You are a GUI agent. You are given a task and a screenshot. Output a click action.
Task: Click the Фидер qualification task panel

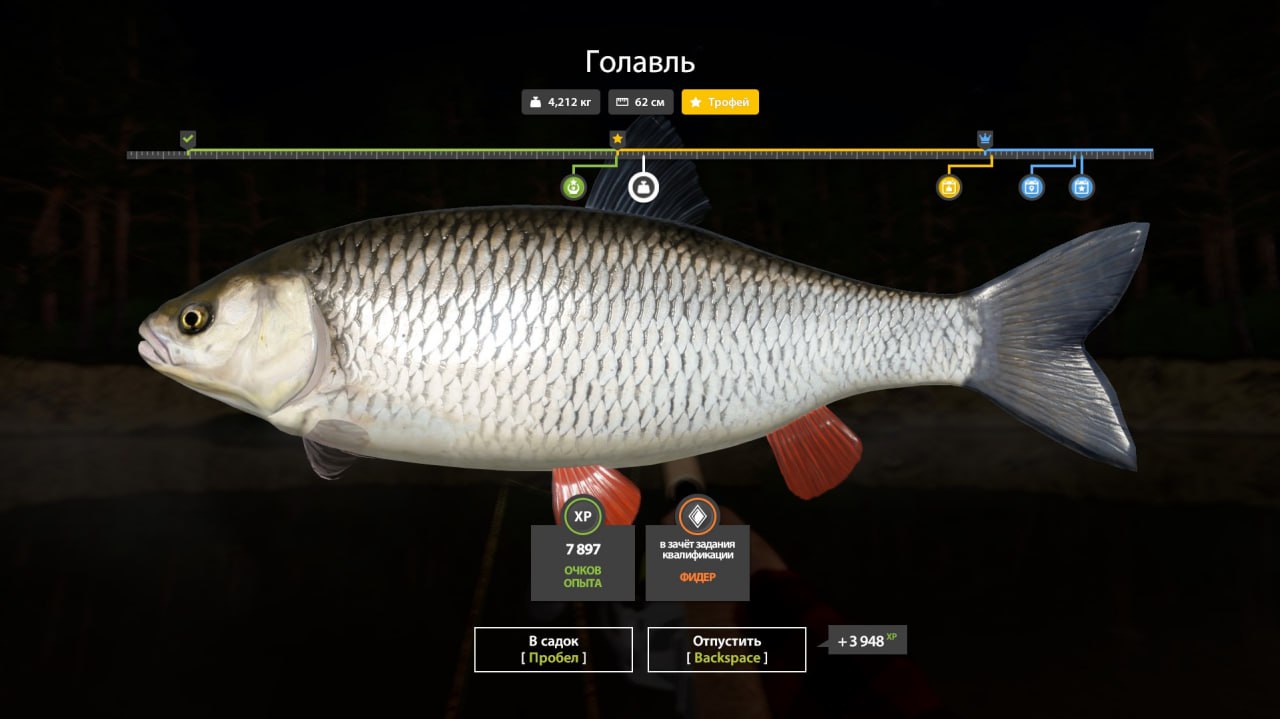[697, 562]
